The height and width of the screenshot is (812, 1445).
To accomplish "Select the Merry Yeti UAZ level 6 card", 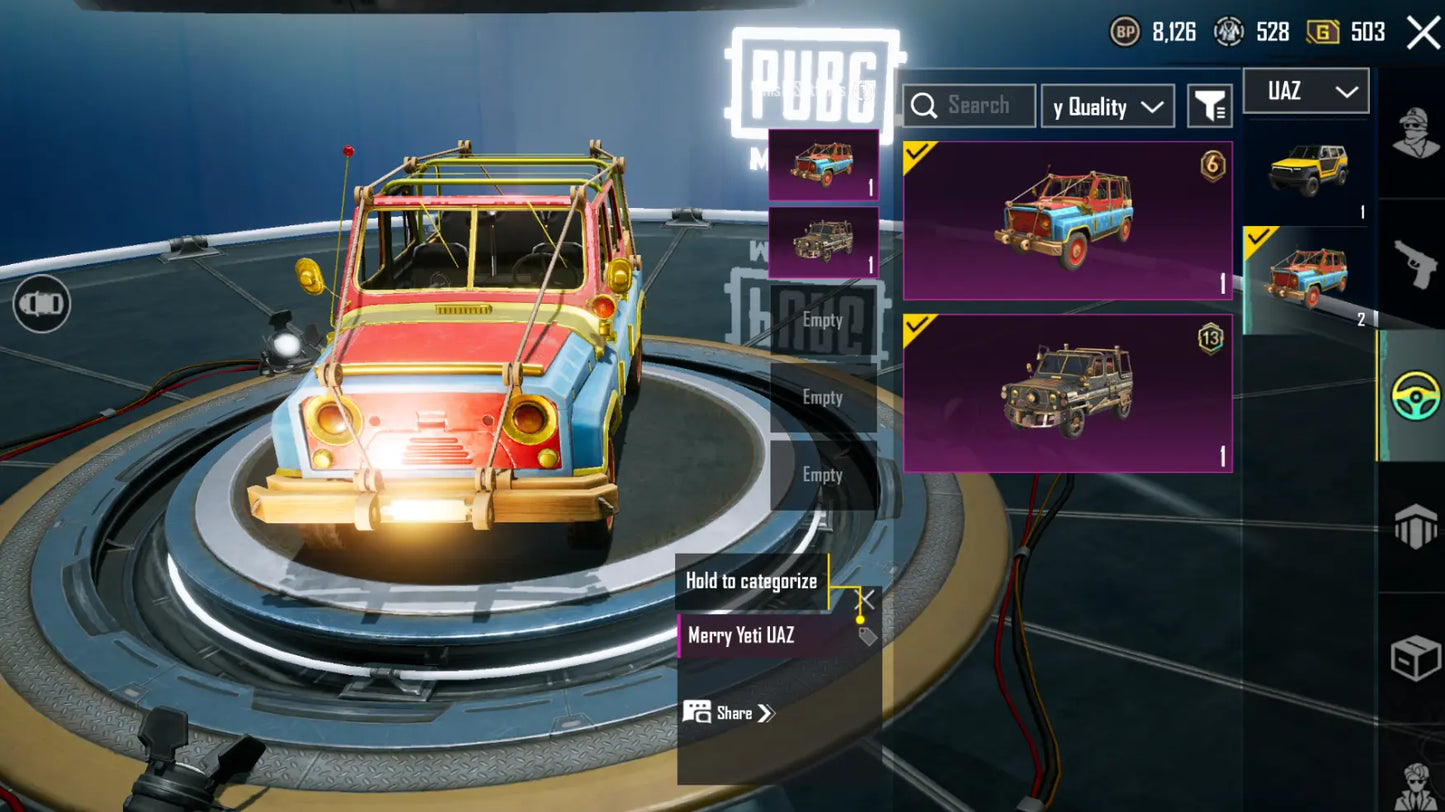I will click(x=1067, y=221).
